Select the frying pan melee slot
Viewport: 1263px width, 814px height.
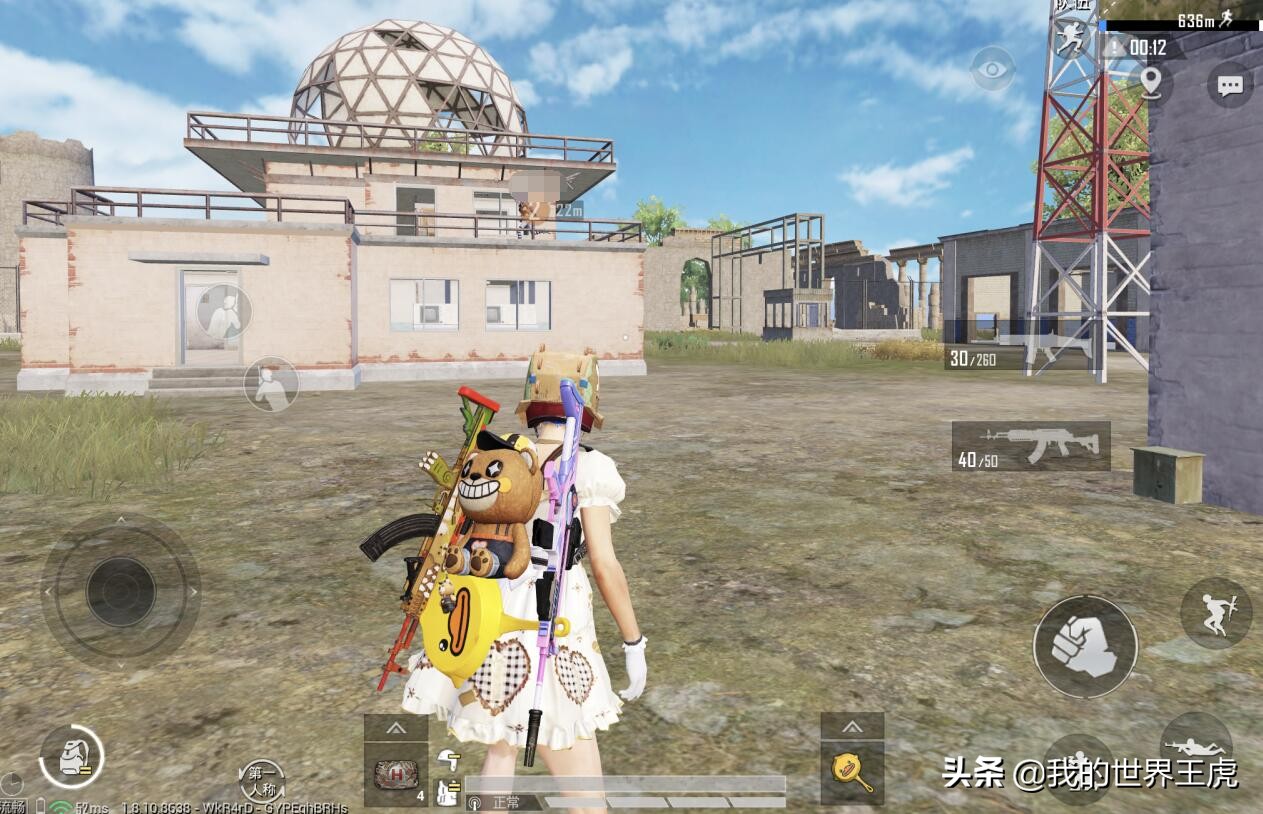coord(852,773)
